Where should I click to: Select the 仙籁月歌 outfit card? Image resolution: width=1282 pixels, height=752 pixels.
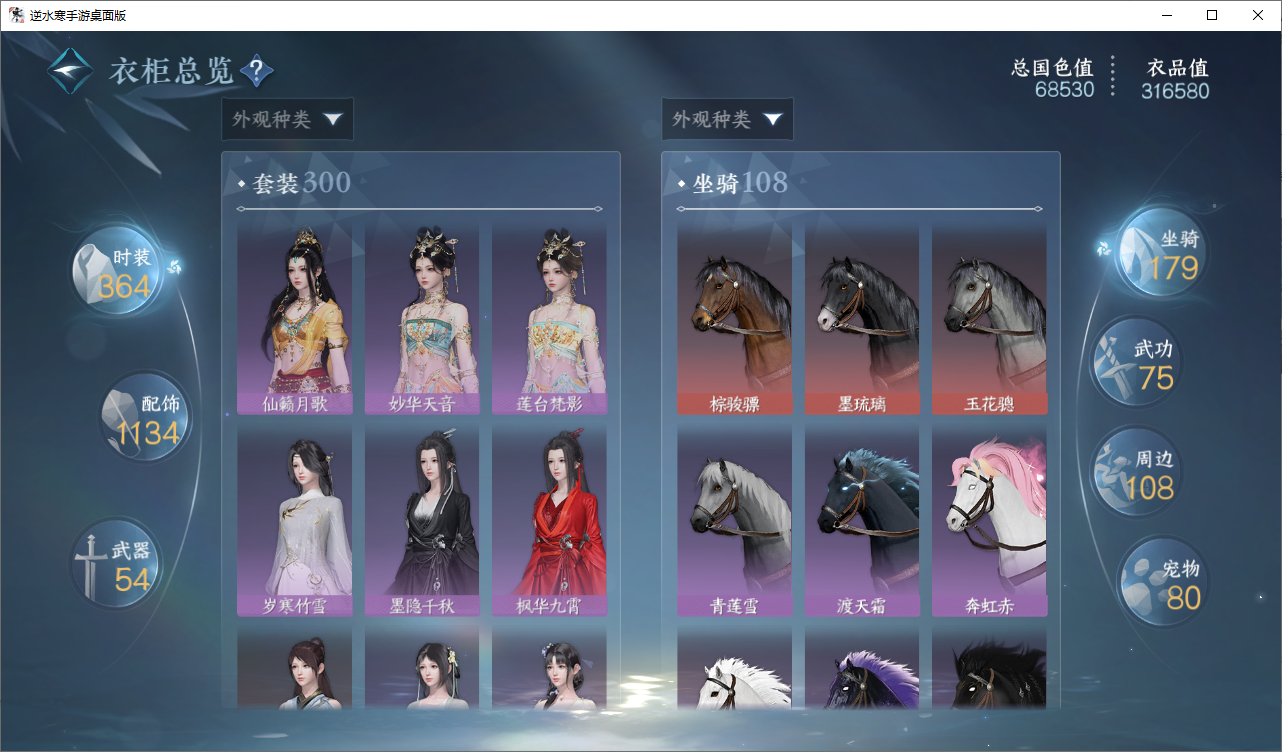pyautogui.click(x=294, y=318)
